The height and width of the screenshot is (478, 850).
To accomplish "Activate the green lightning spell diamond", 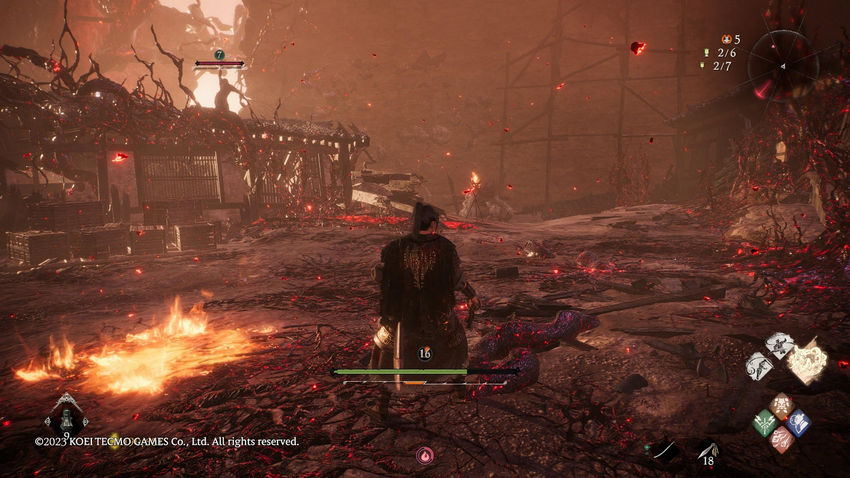I will [x=765, y=422].
